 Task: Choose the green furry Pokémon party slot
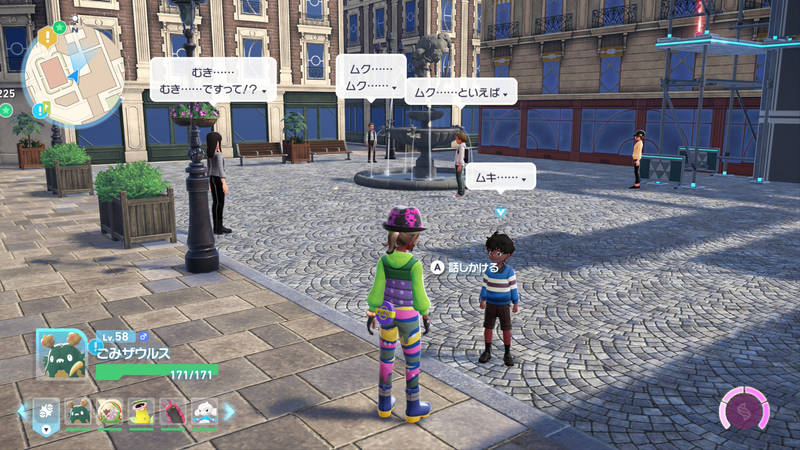click(79, 411)
